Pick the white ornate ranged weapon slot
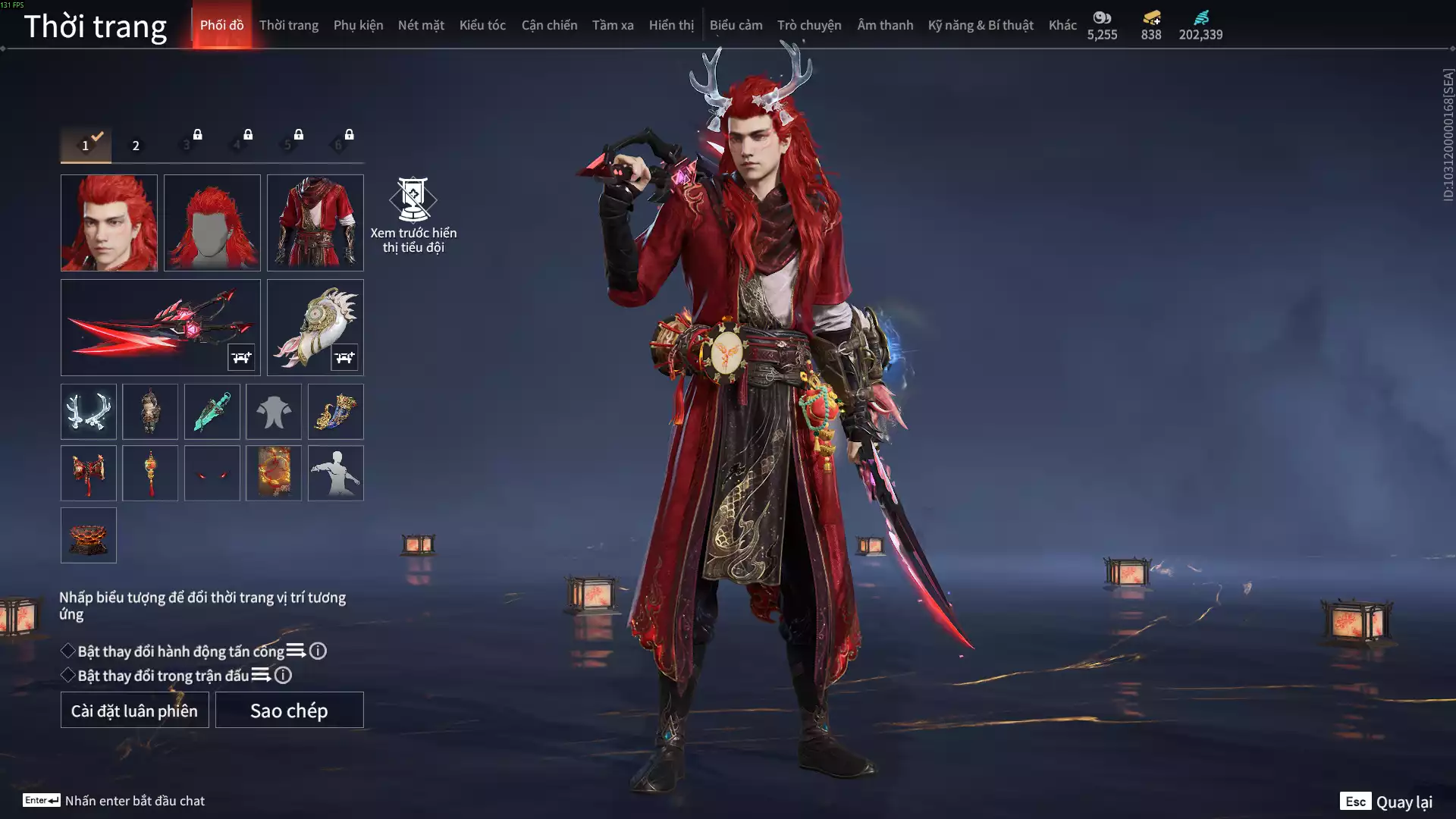Image resolution: width=1456 pixels, height=819 pixels. pos(315,327)
